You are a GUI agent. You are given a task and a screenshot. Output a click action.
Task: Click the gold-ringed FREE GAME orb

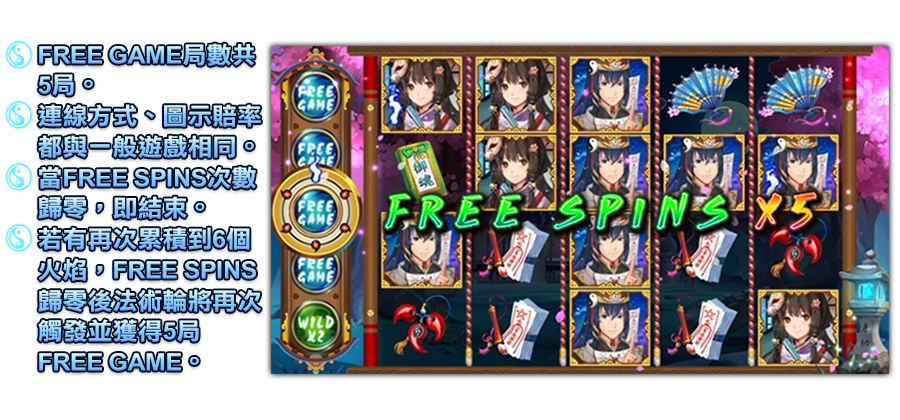(315, 211)
